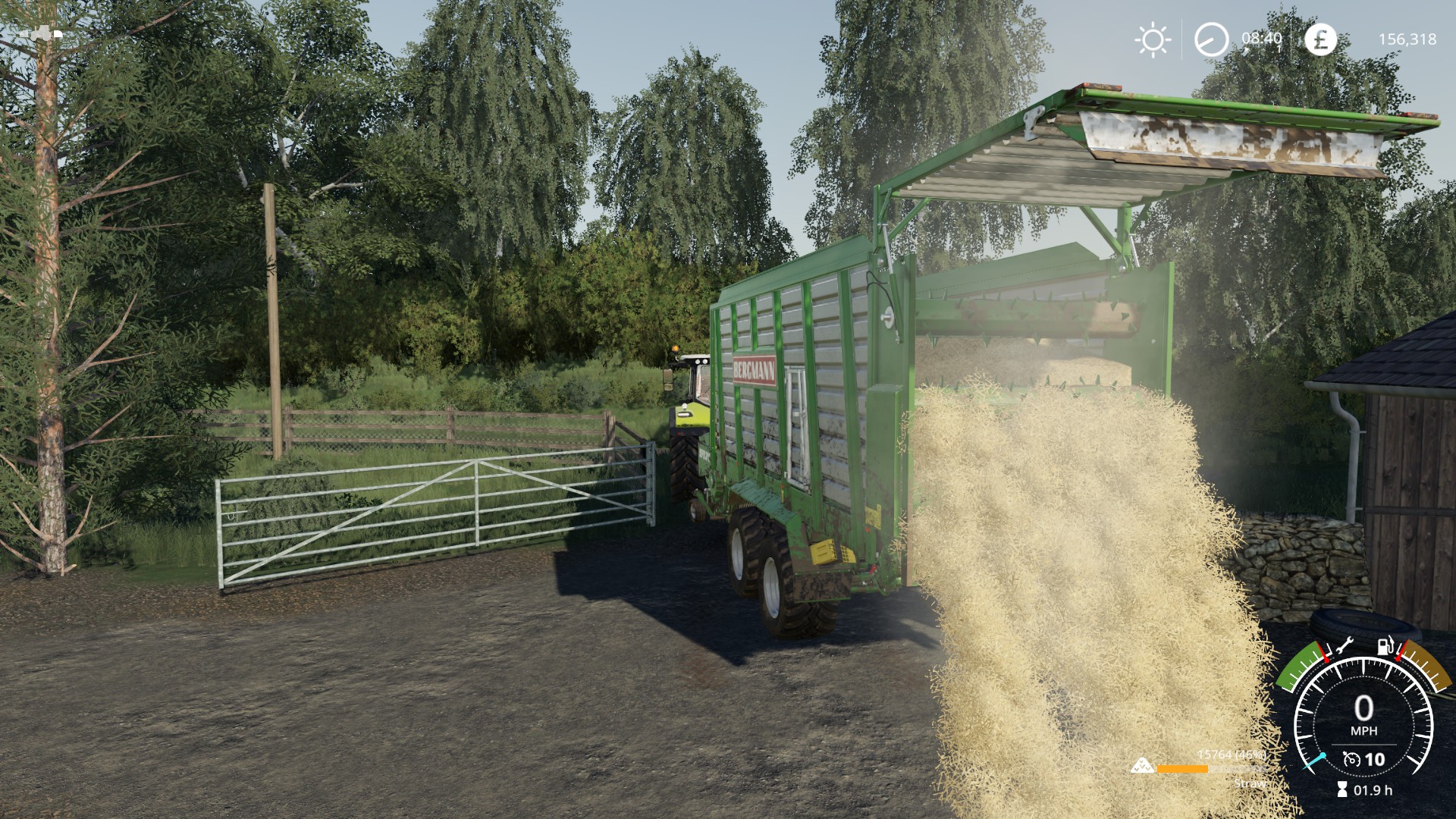Screen dimensions: 1456x819
Task: Toggle the cruise control speed icon
Action: 1351,759
